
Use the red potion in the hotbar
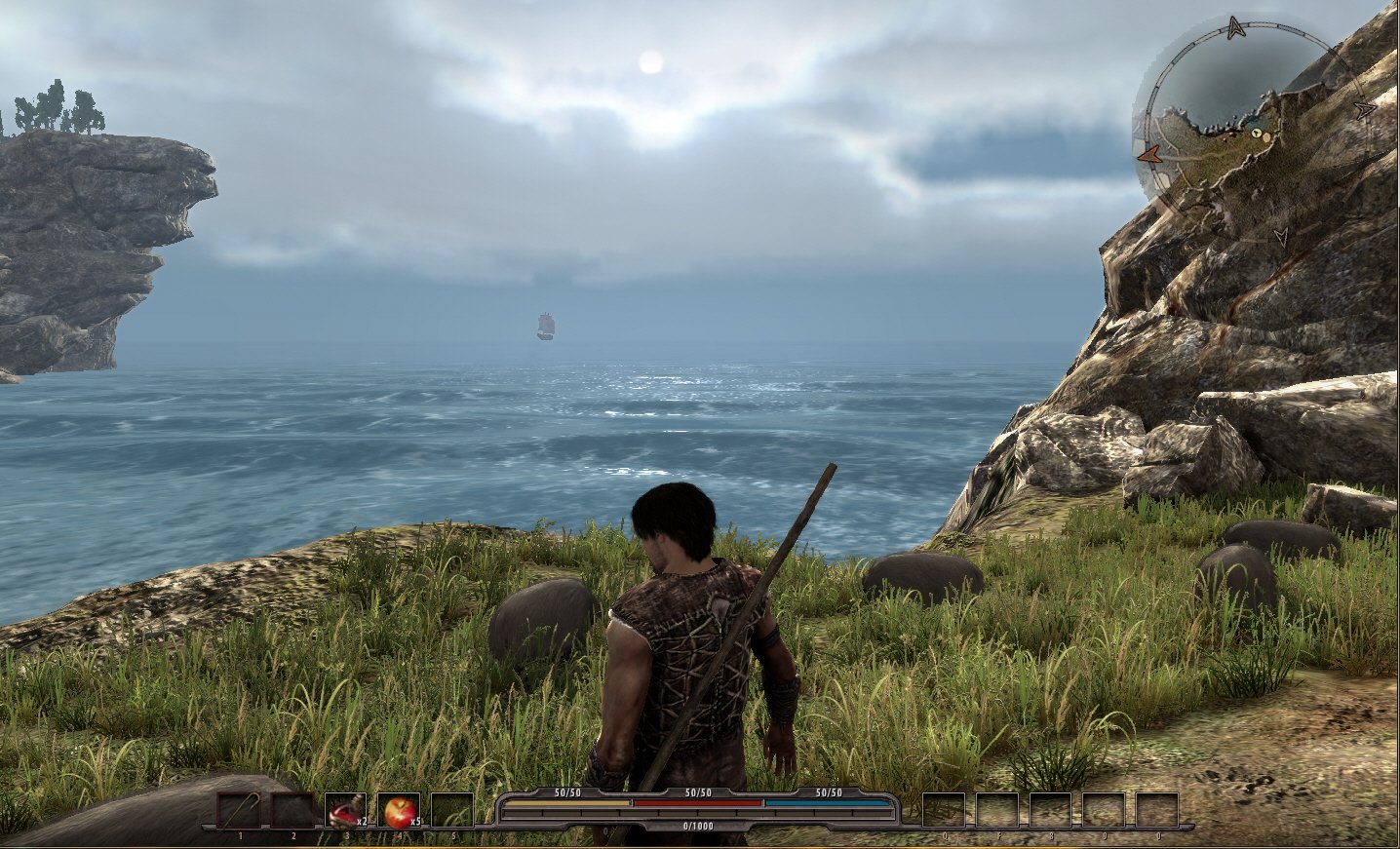(344, 811)
